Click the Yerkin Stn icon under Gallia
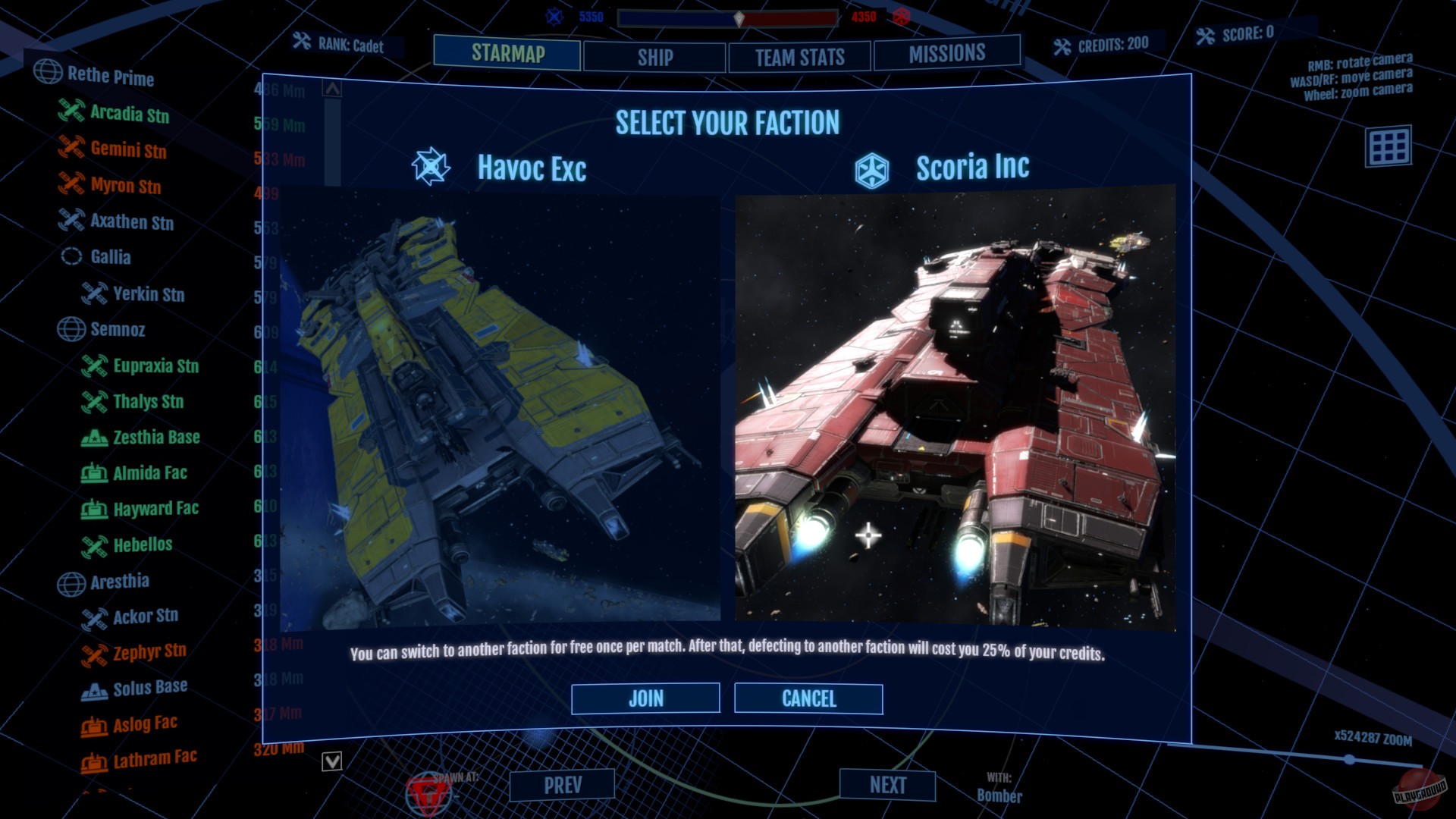The image size is (1456, 819). tap(94, 294)
